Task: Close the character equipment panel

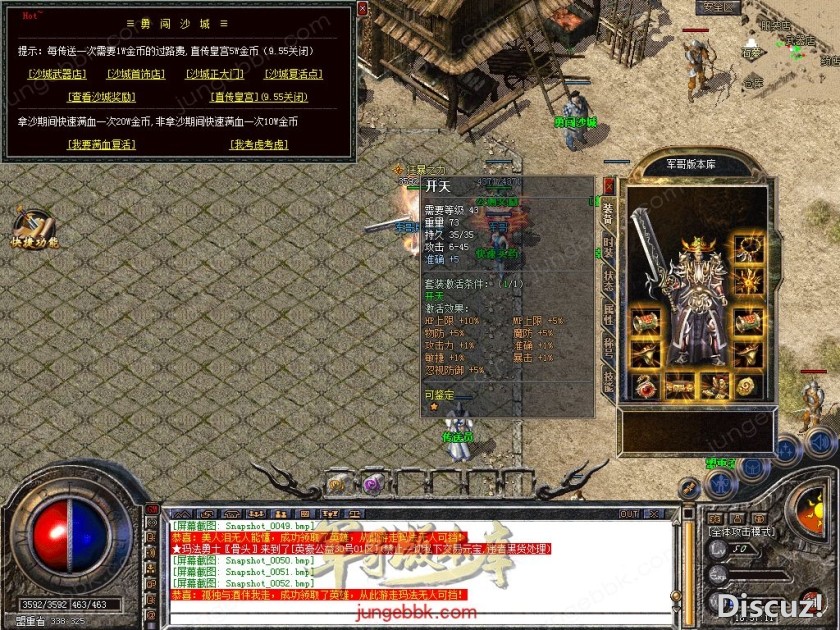Action: [x=609, y=185]
